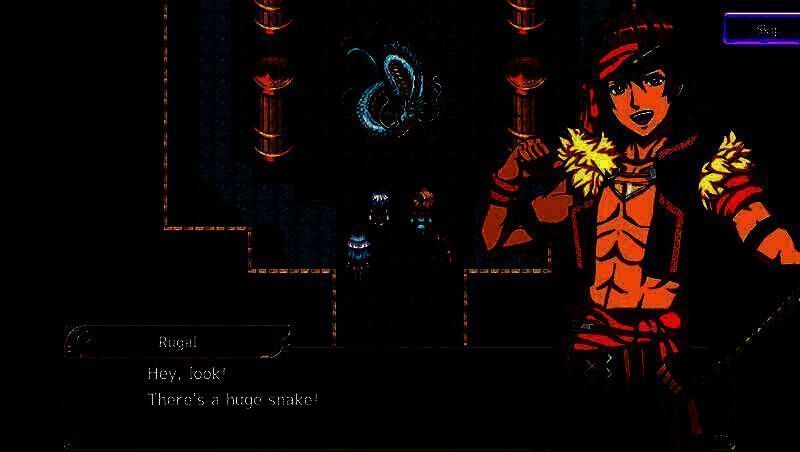The image size is (800, 452).
Task: Skip the cutscene with the Skip button
Action: (x=763, y=29)
